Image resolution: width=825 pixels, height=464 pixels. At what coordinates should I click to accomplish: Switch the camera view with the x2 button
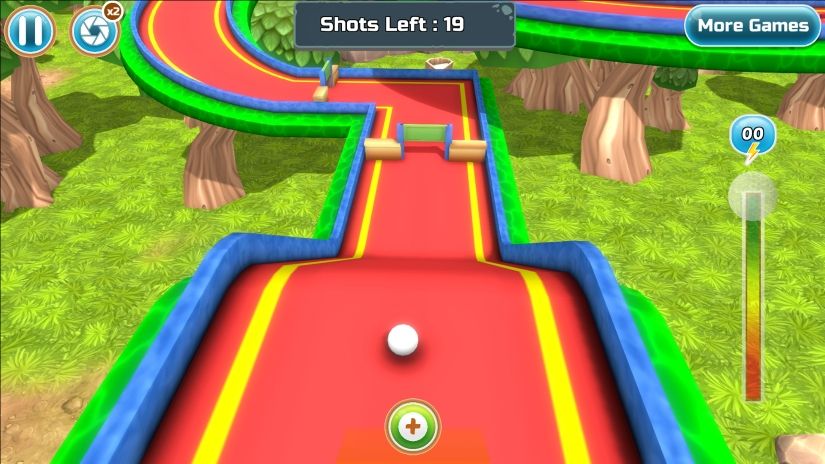[93, 32]
